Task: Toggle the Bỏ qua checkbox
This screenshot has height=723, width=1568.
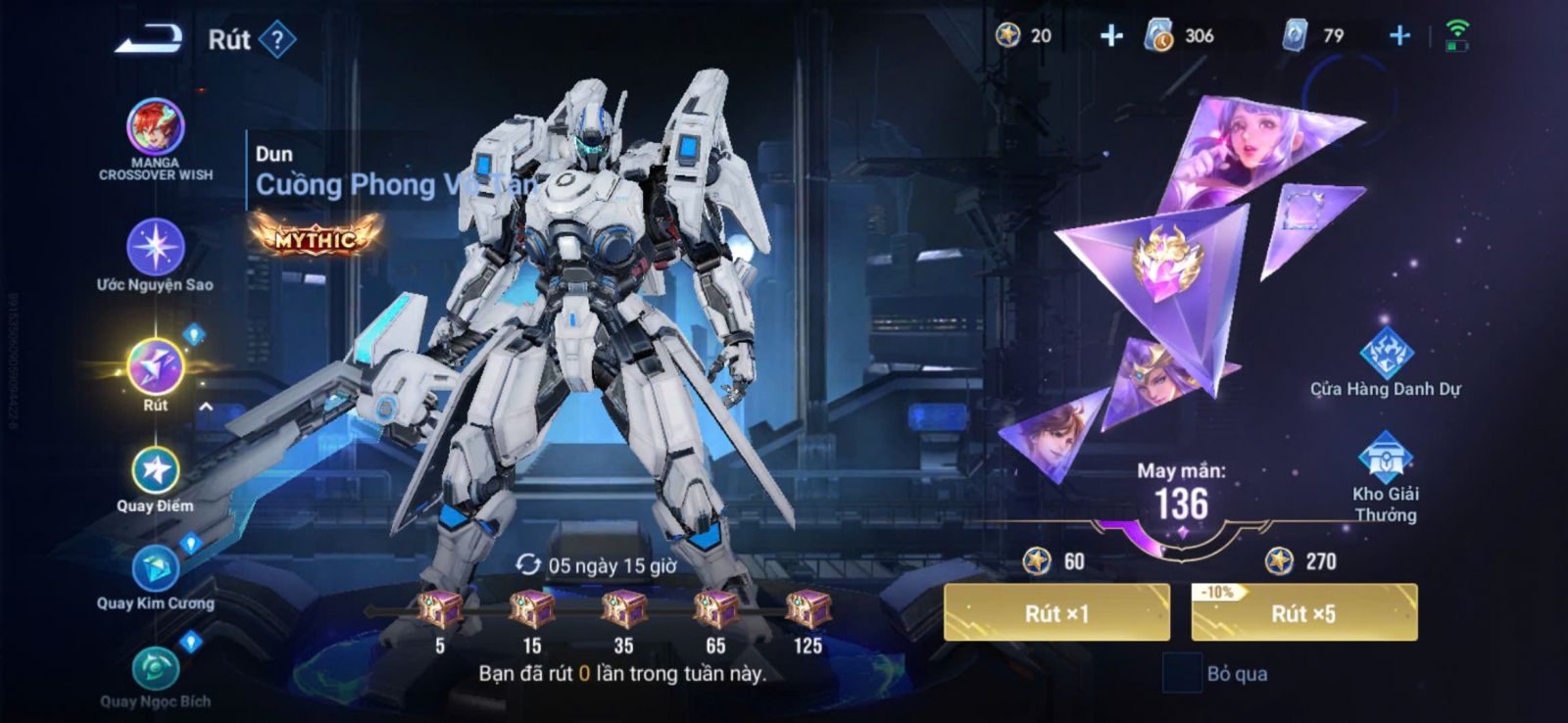Action: (1182, 673)
